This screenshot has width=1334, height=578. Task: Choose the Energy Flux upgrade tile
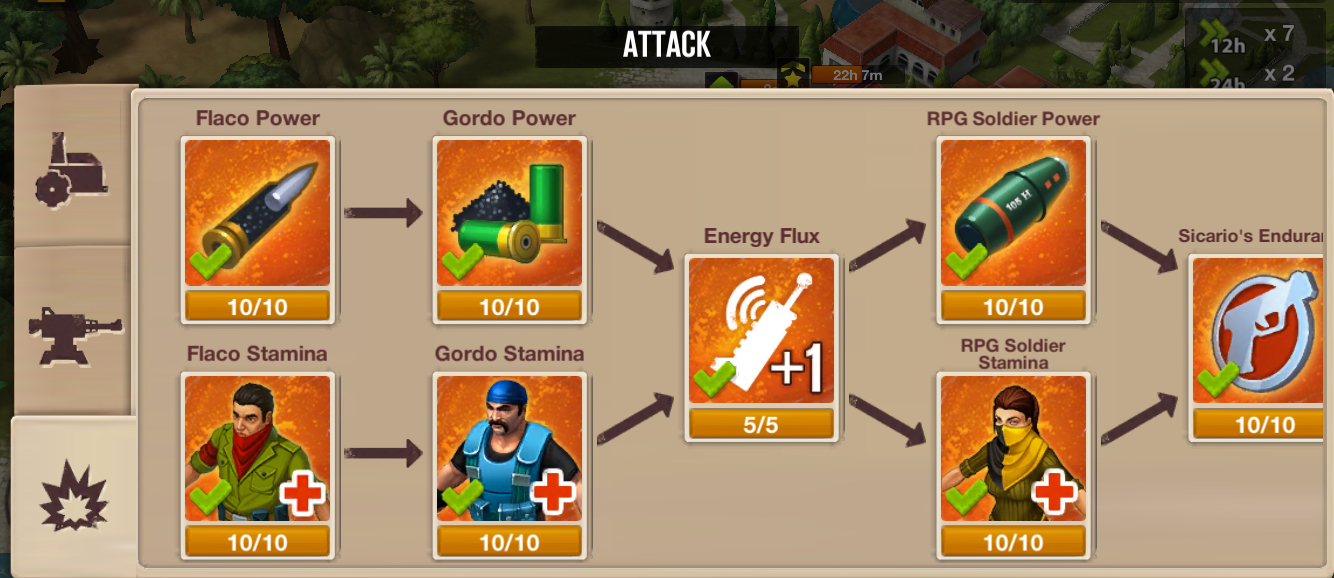(x=761, y=331)
